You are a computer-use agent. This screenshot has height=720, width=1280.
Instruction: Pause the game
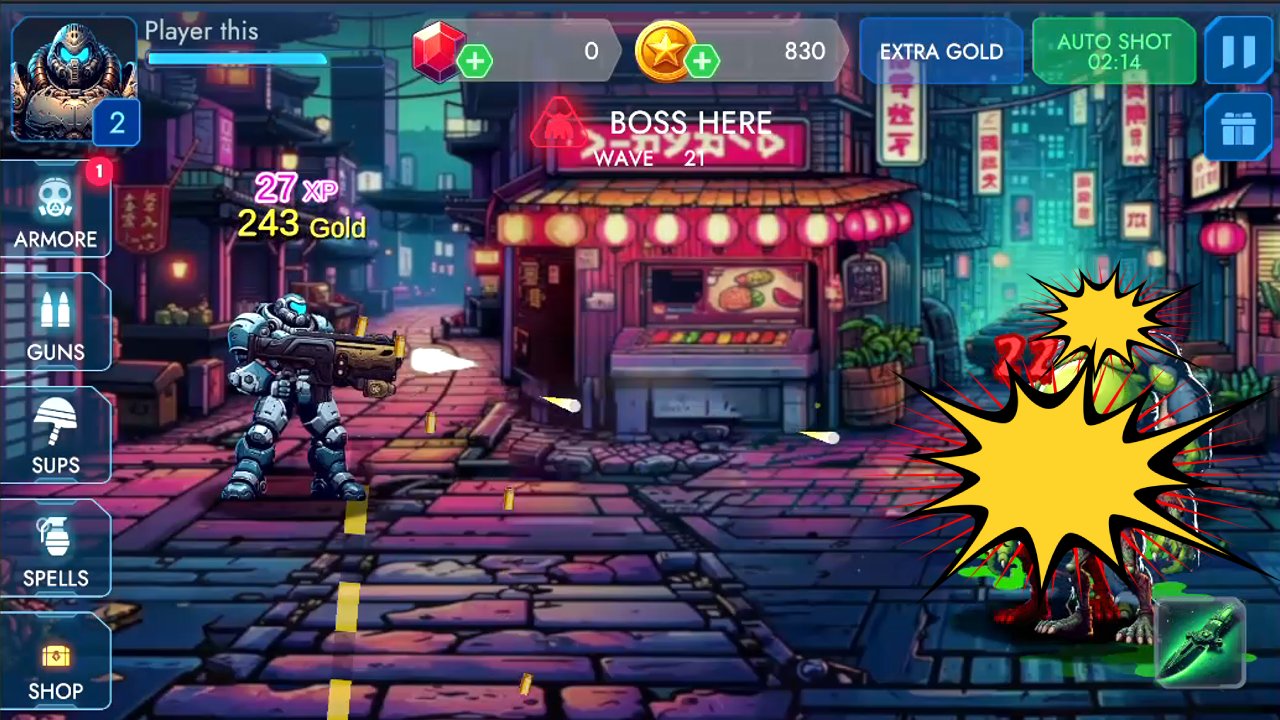click(1238, 50)
